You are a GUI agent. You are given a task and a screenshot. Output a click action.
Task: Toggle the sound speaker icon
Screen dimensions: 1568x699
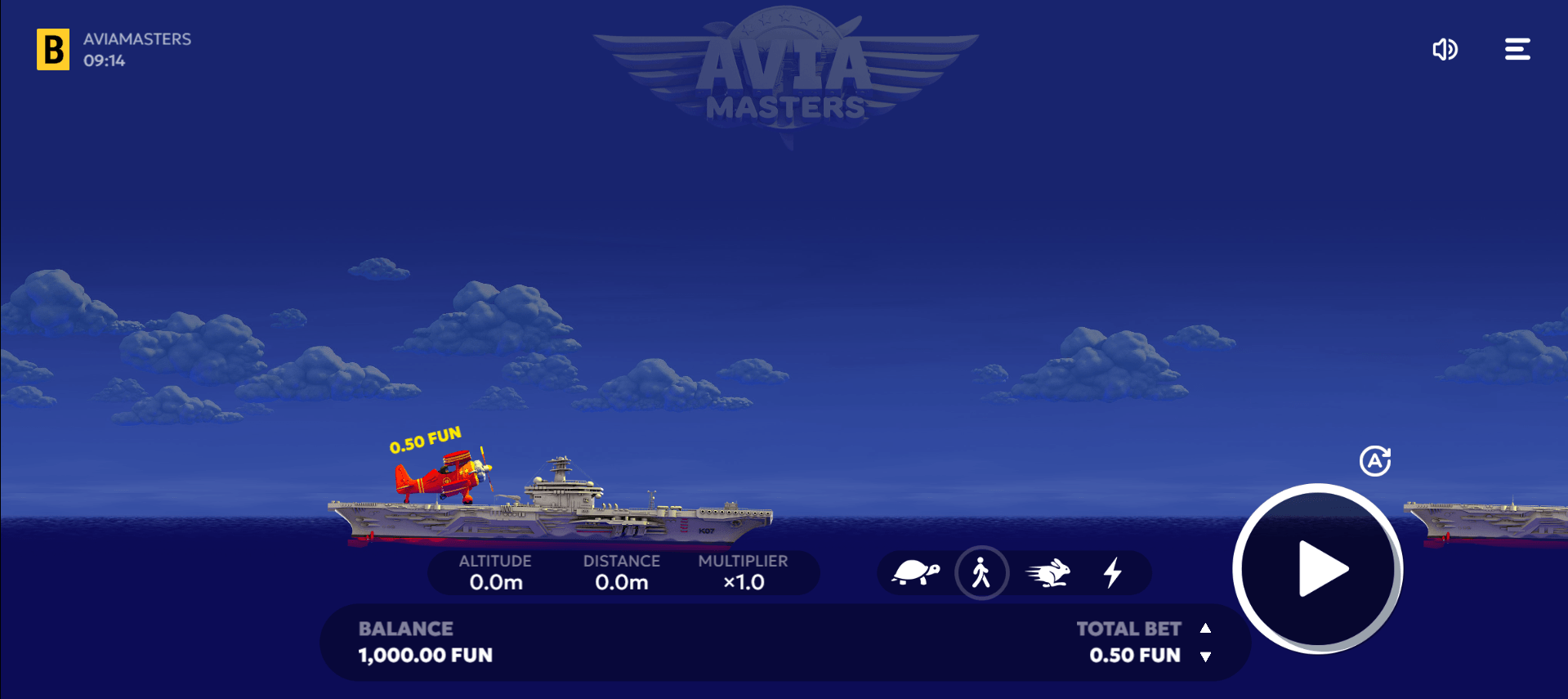[x=1445, y=50]
